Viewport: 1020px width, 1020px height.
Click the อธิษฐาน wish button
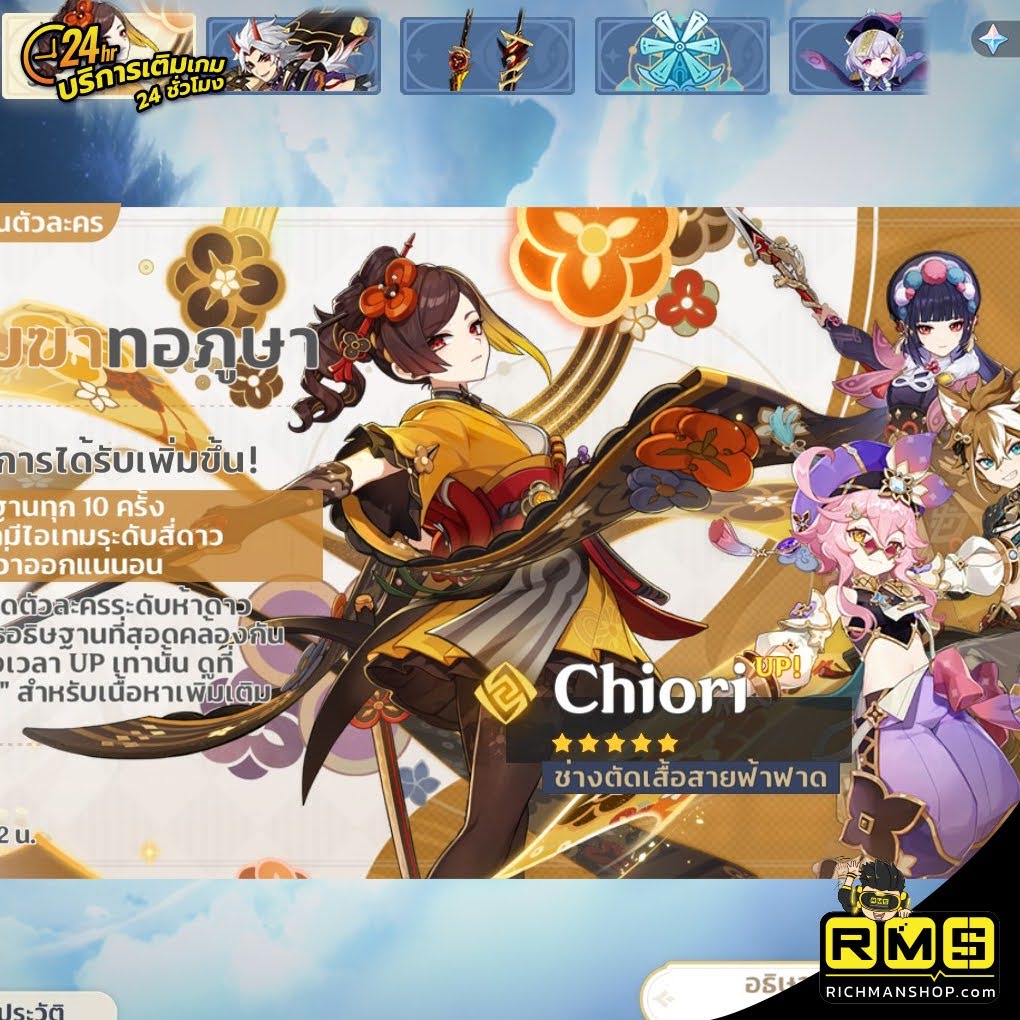740,990
